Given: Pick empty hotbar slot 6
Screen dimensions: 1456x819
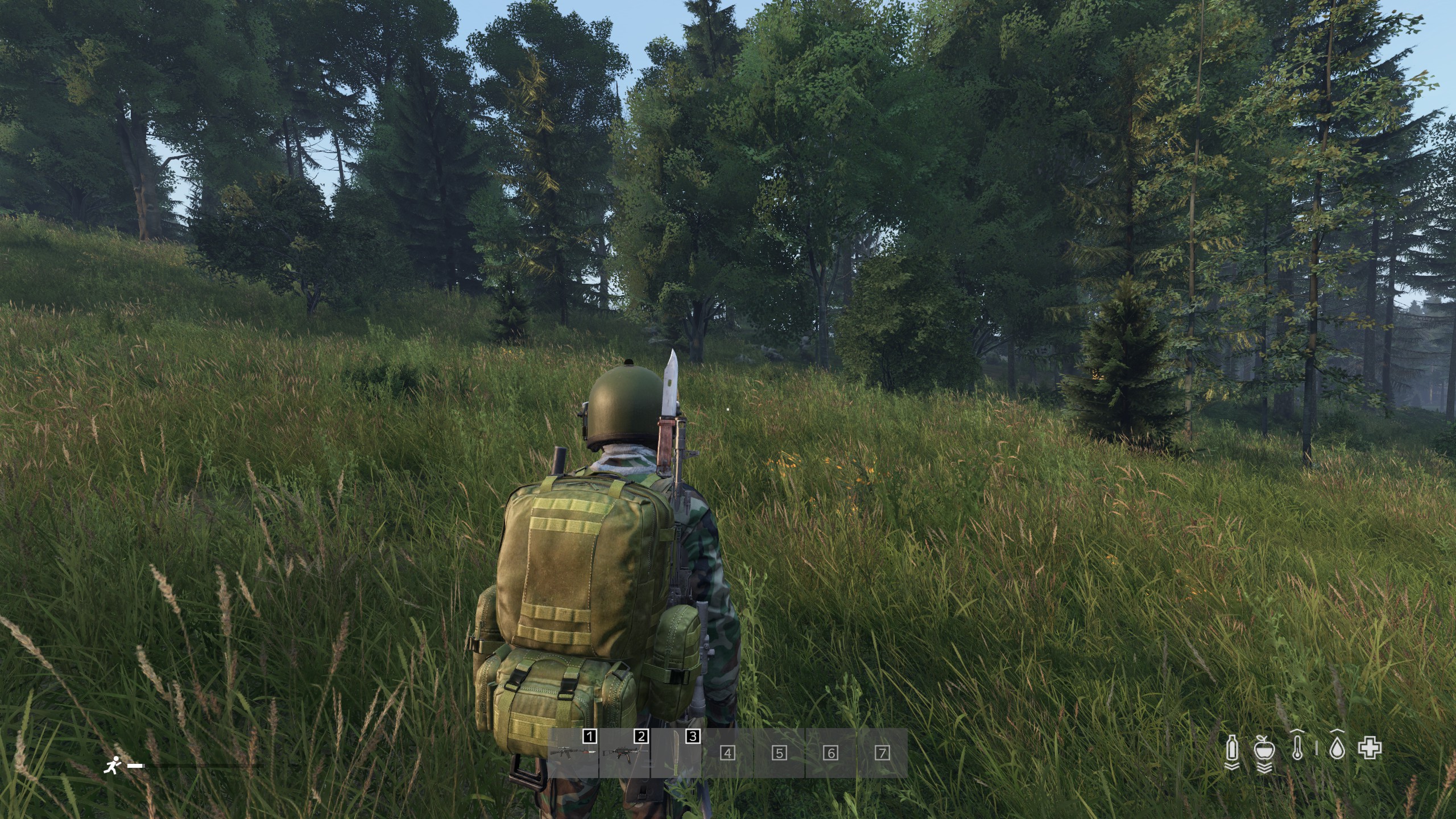Looking at the screenshot, I should tap(831, 753).
